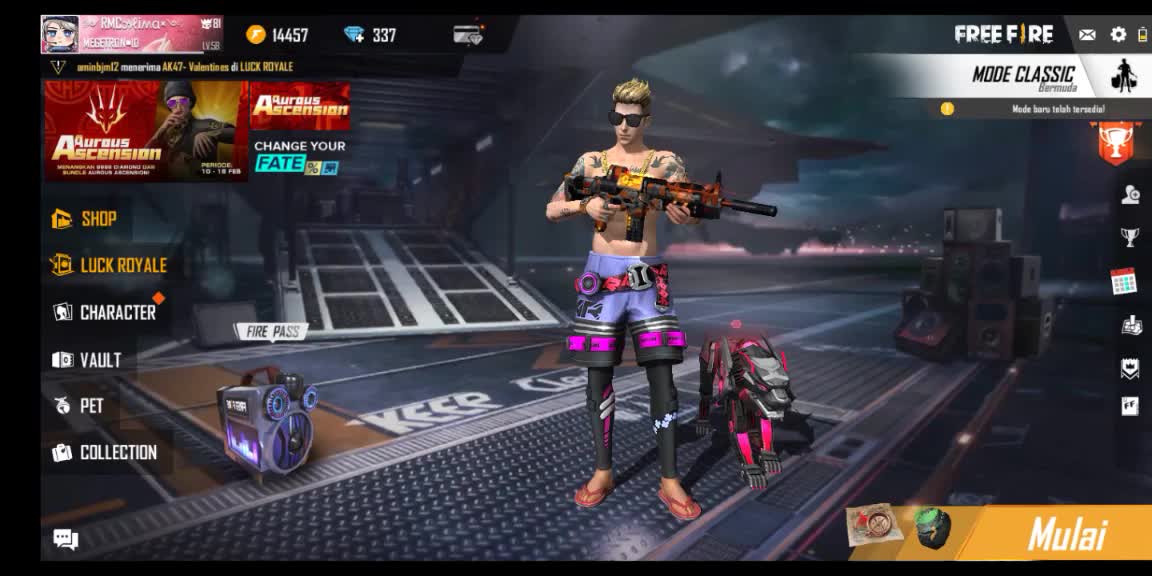Start the match with the Mulai button
This screenshot has height=576, width=1152.
pyautogui.click(x=1067, y=535)
